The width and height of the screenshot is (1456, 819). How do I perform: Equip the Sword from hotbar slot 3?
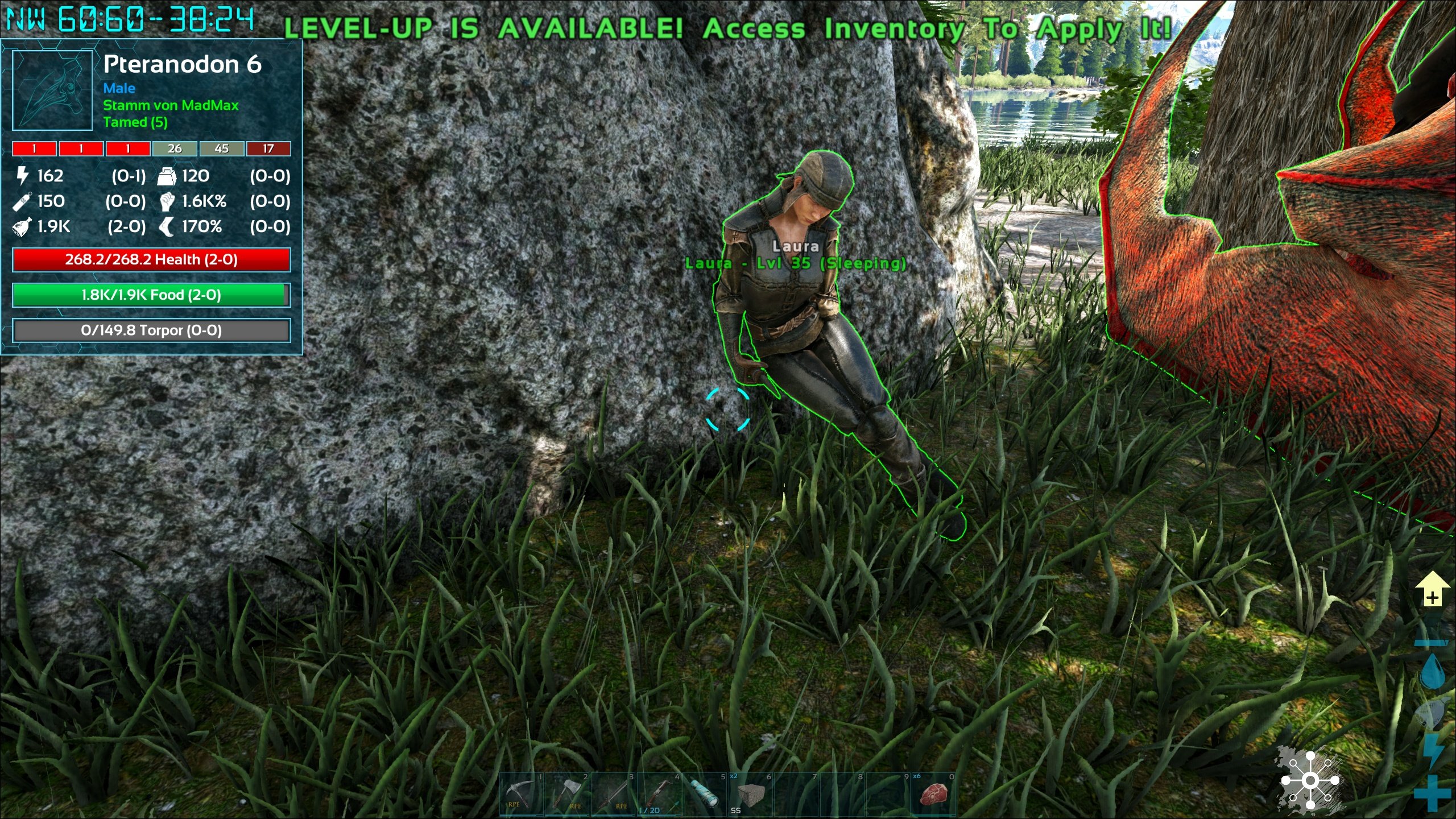click(x=612, y=795)
